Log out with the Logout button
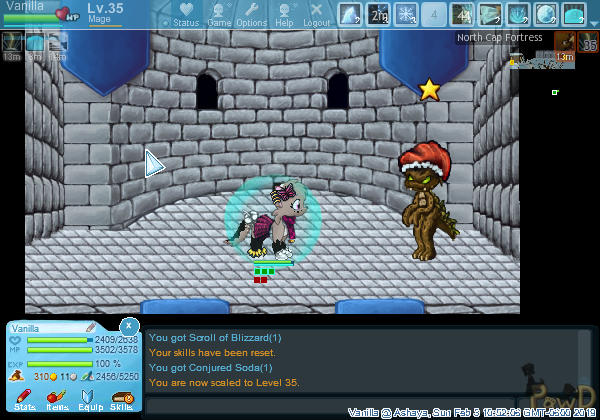600x420 pixels. (316, 15)
